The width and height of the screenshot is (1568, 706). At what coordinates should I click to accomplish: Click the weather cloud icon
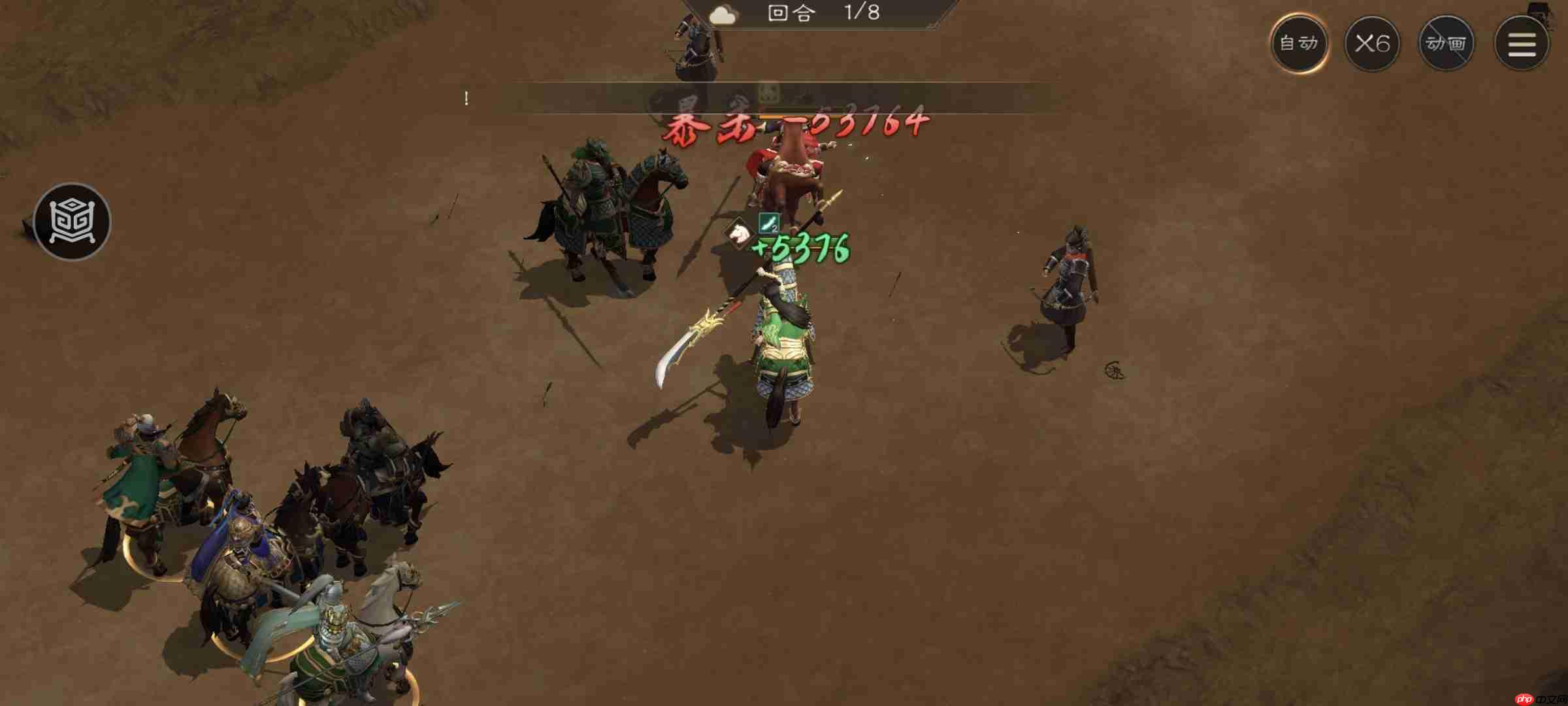point(724,14)
